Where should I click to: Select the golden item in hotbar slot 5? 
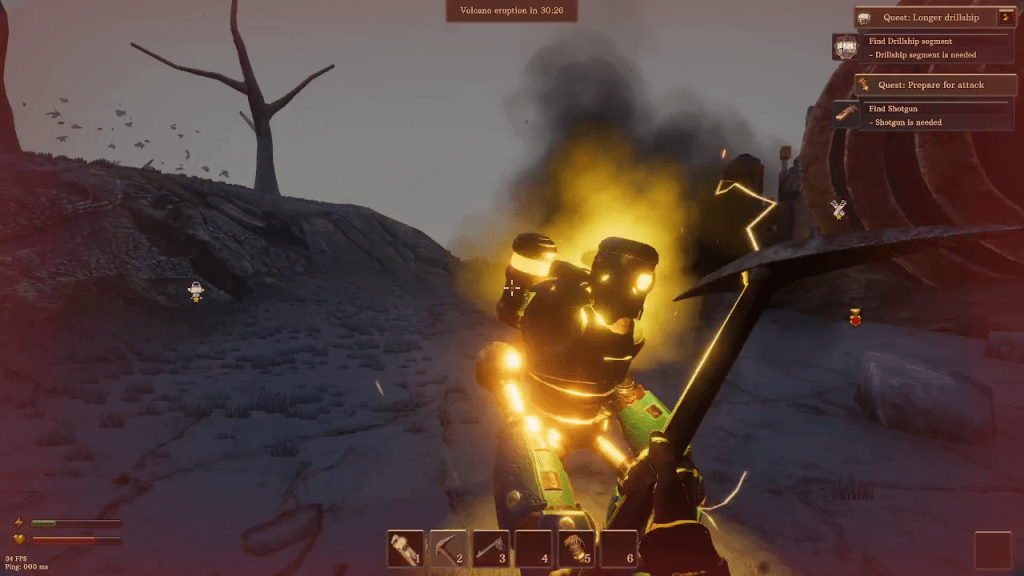pos(576,548)
